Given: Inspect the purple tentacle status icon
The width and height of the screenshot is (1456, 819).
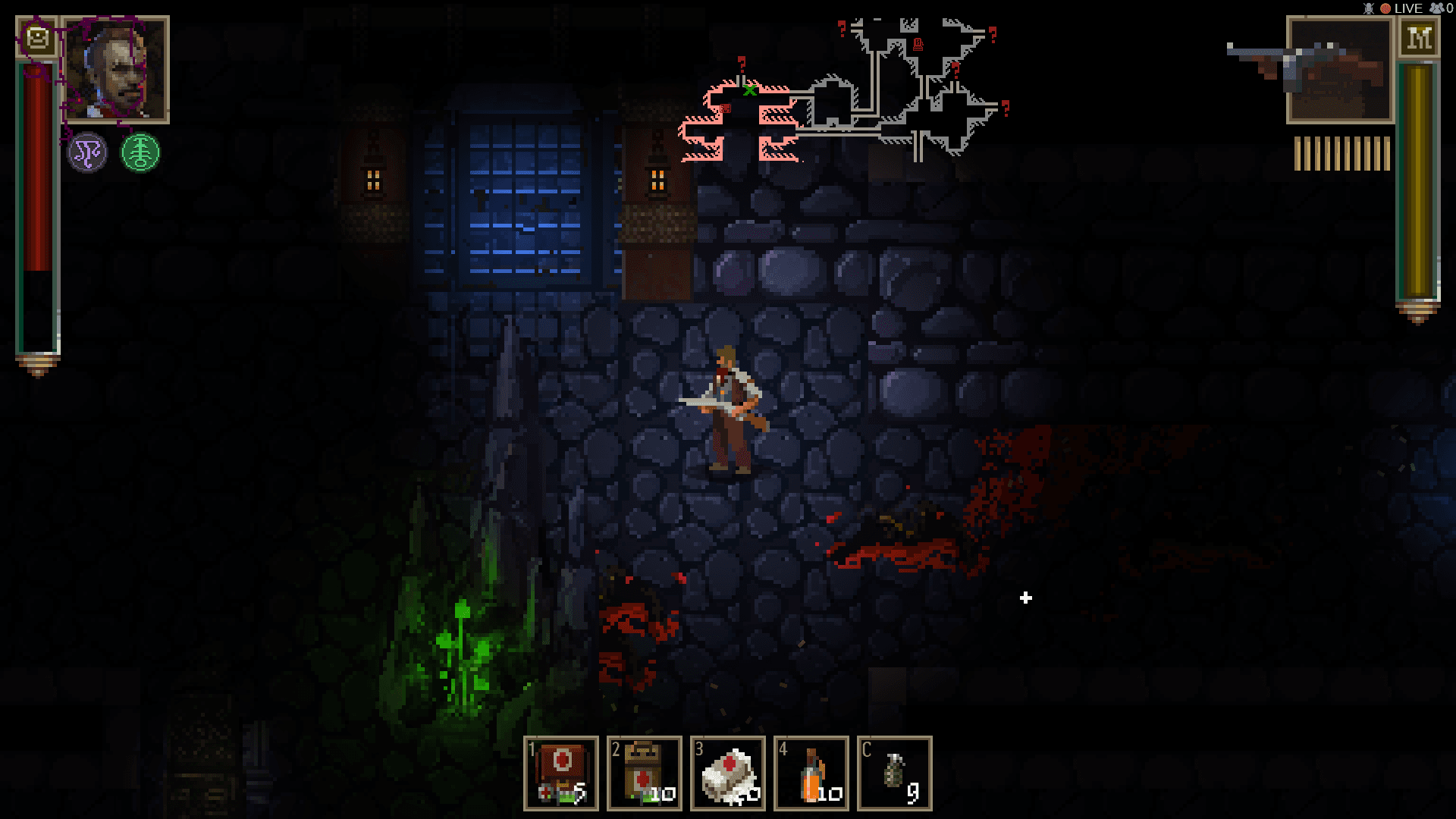Looking at the screenshot, I should [x=88, y=152].
